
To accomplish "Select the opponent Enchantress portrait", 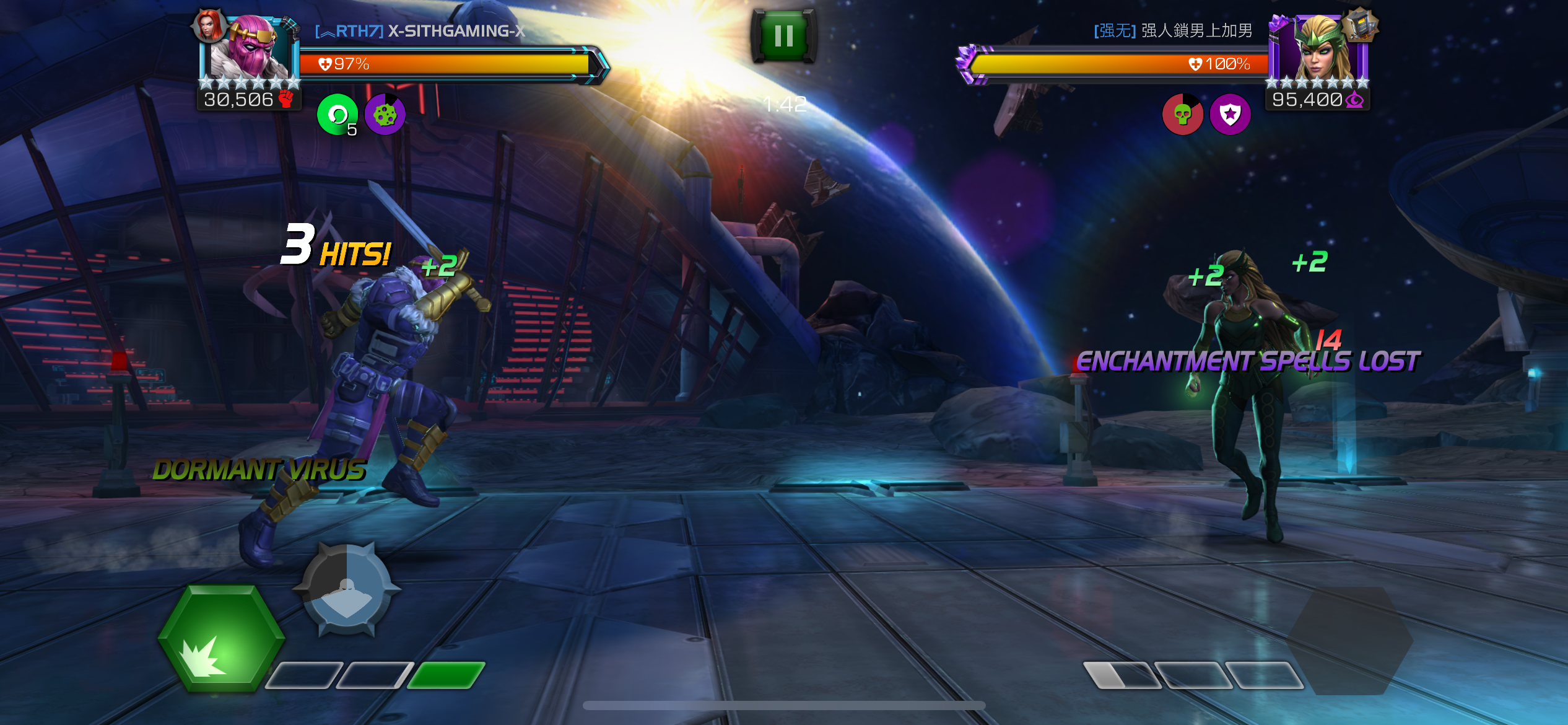I will coord(1319,50).
